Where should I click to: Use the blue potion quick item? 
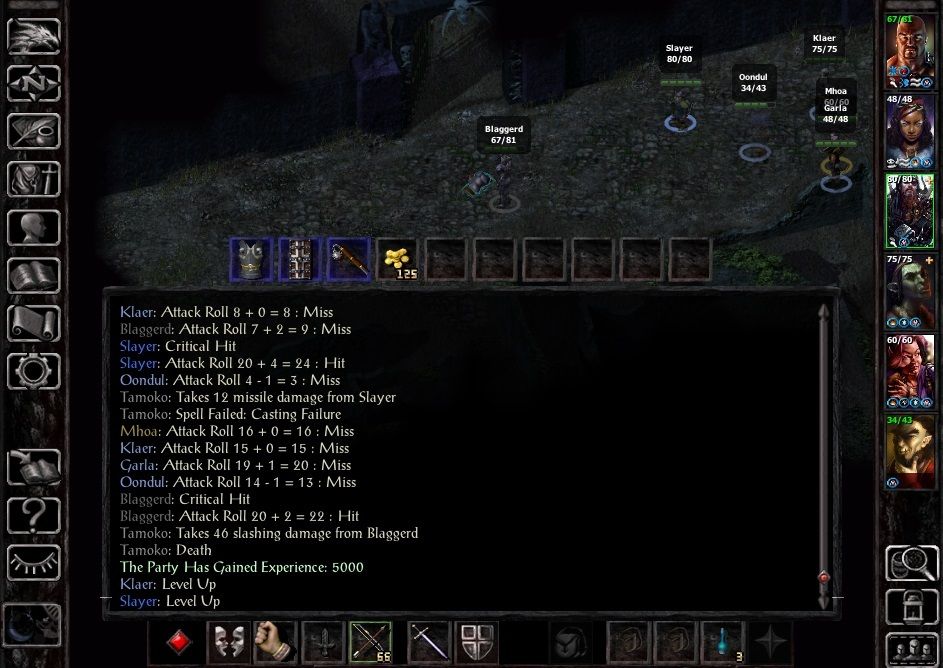click(x=722, y=641)
